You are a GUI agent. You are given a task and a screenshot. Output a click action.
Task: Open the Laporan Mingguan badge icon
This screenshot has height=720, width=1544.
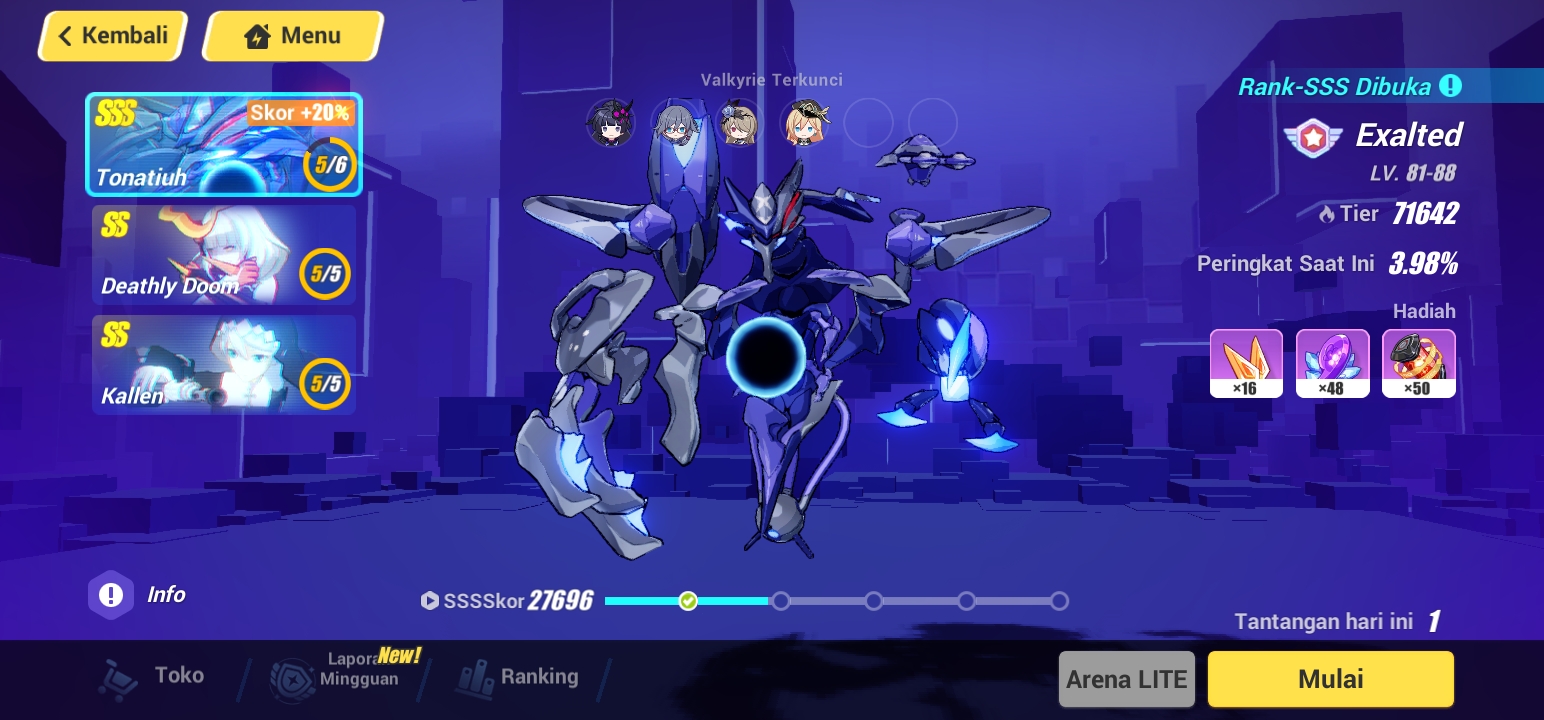click(x=292, y=676)
